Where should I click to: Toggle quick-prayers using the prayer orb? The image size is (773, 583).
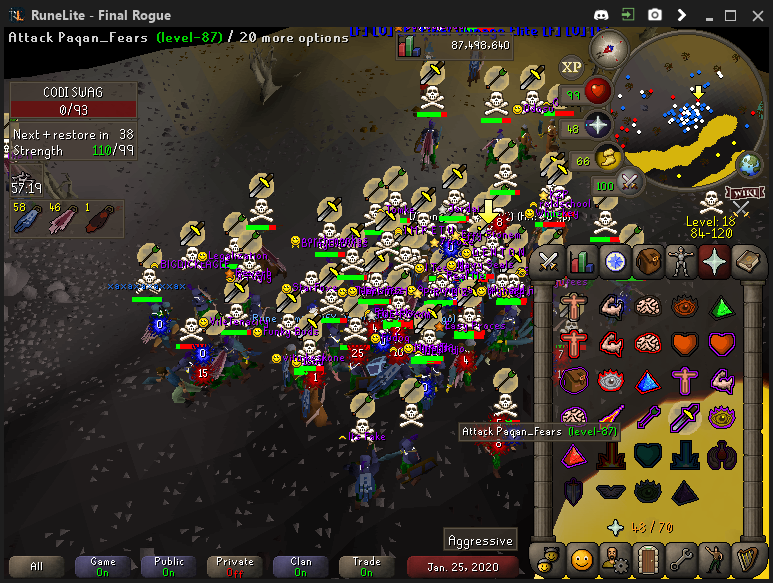pyautogui.click(x=598, y=126)
